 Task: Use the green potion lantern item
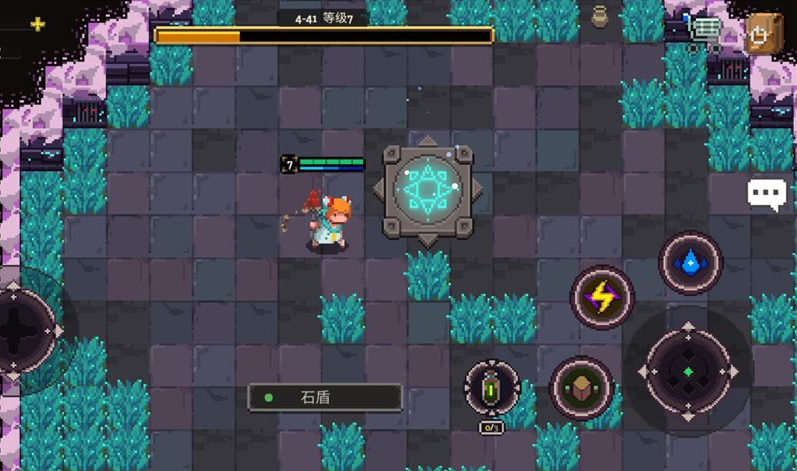click(x=492, y=388)
